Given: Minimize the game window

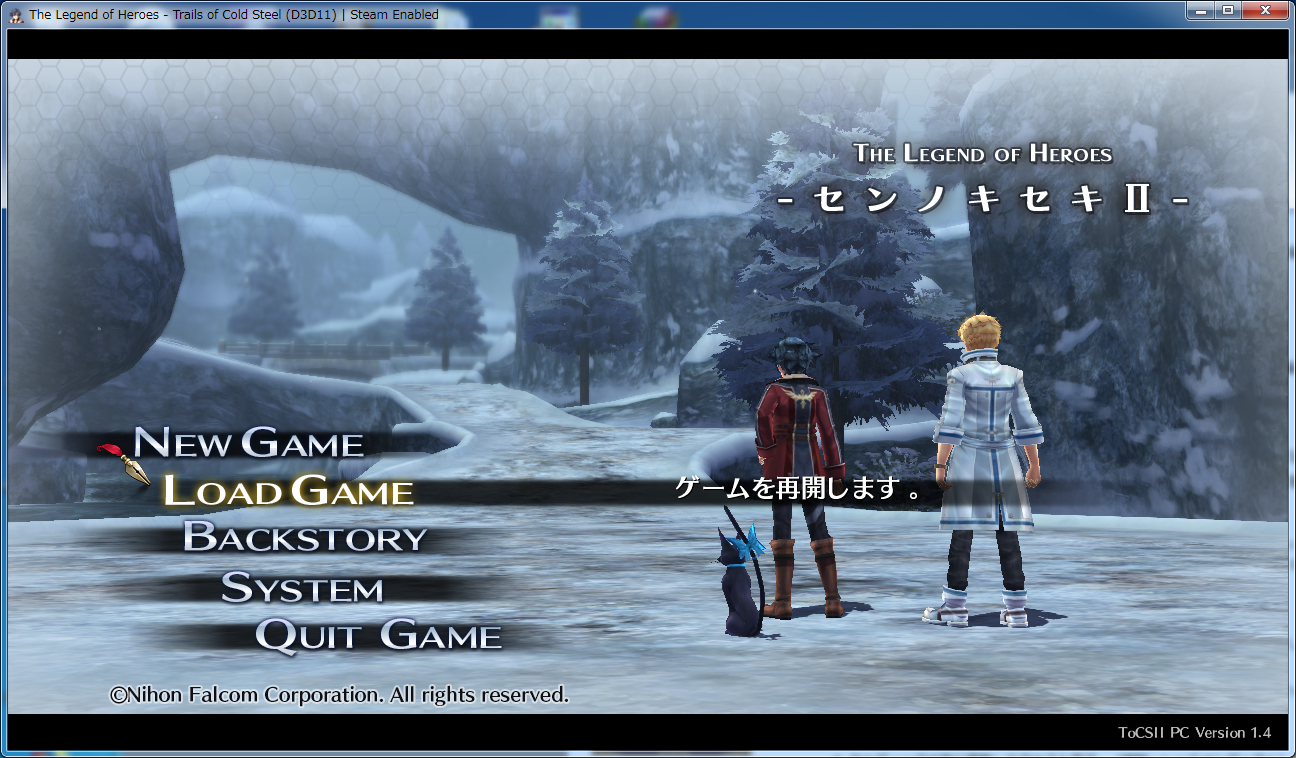Looking at the screenshot, I should (1200, 11).
